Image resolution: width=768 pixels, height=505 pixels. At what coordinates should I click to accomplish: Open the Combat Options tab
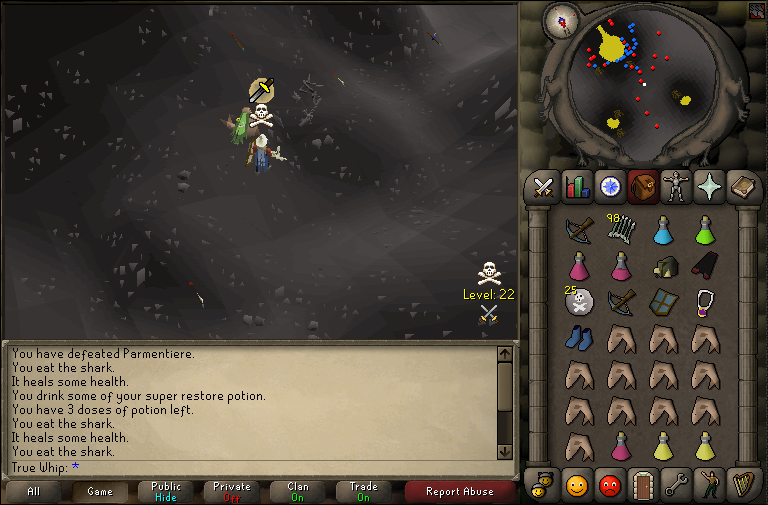(x=543, y=187)
